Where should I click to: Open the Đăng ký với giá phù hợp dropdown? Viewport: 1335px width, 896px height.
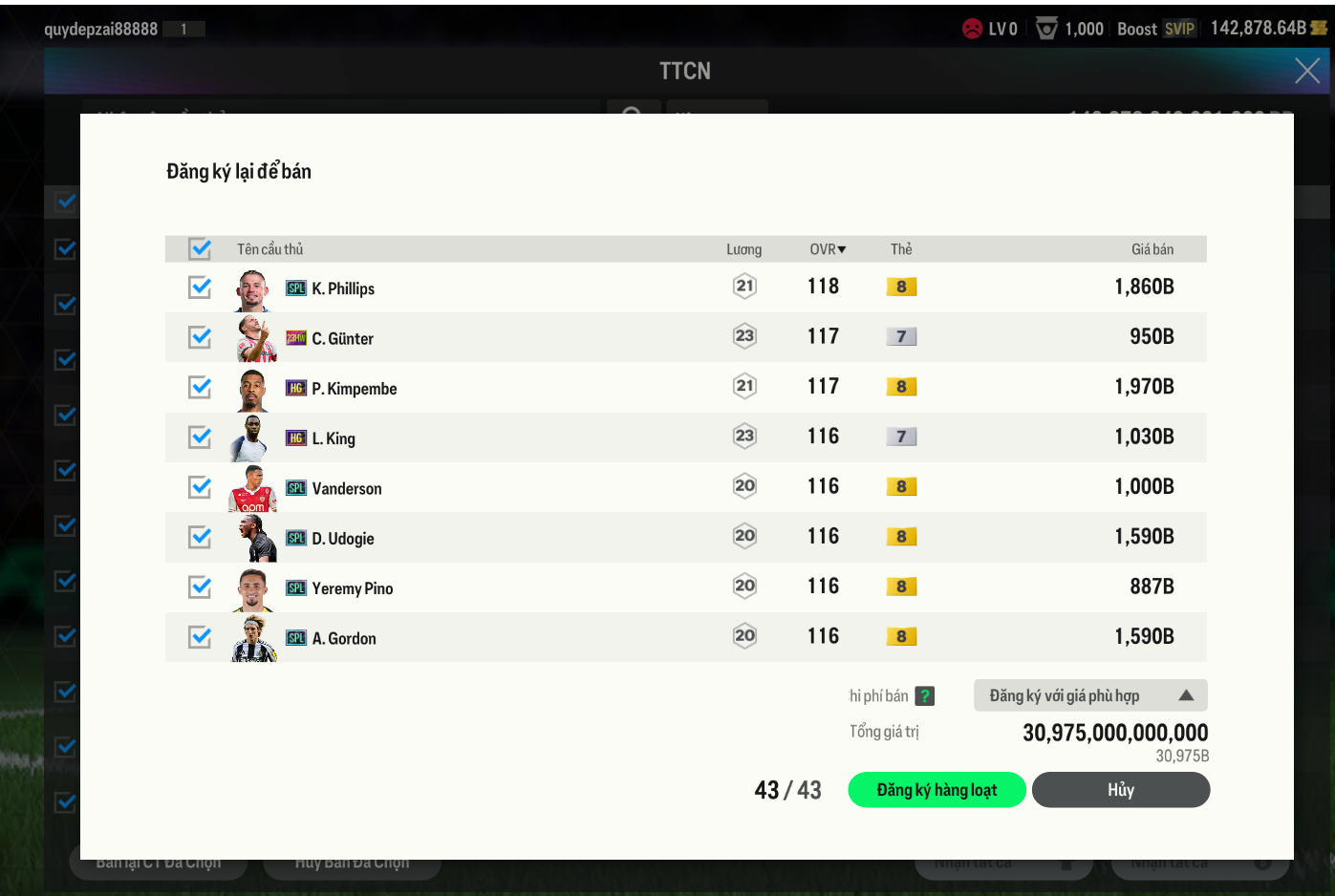pyautogui.click(x=1090, y=695)
